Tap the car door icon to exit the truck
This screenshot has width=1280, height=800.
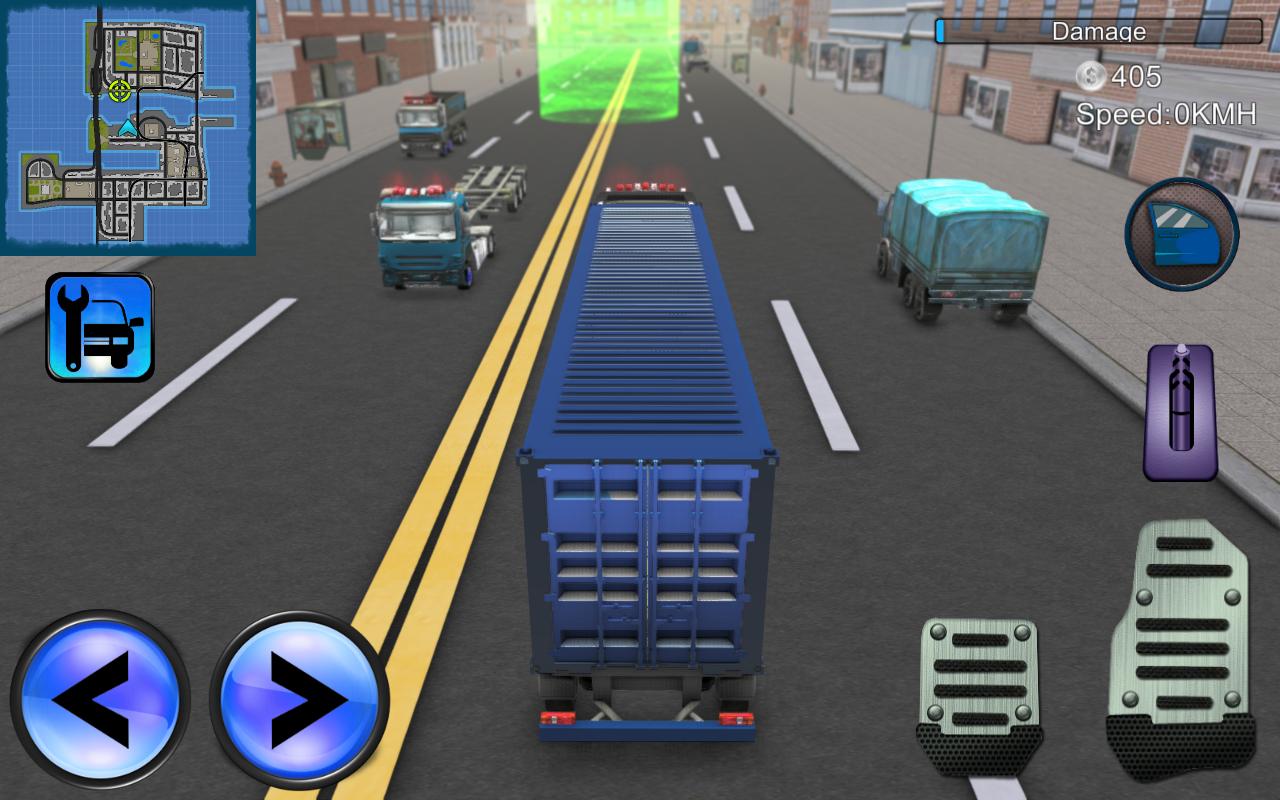pos(1181,231)
